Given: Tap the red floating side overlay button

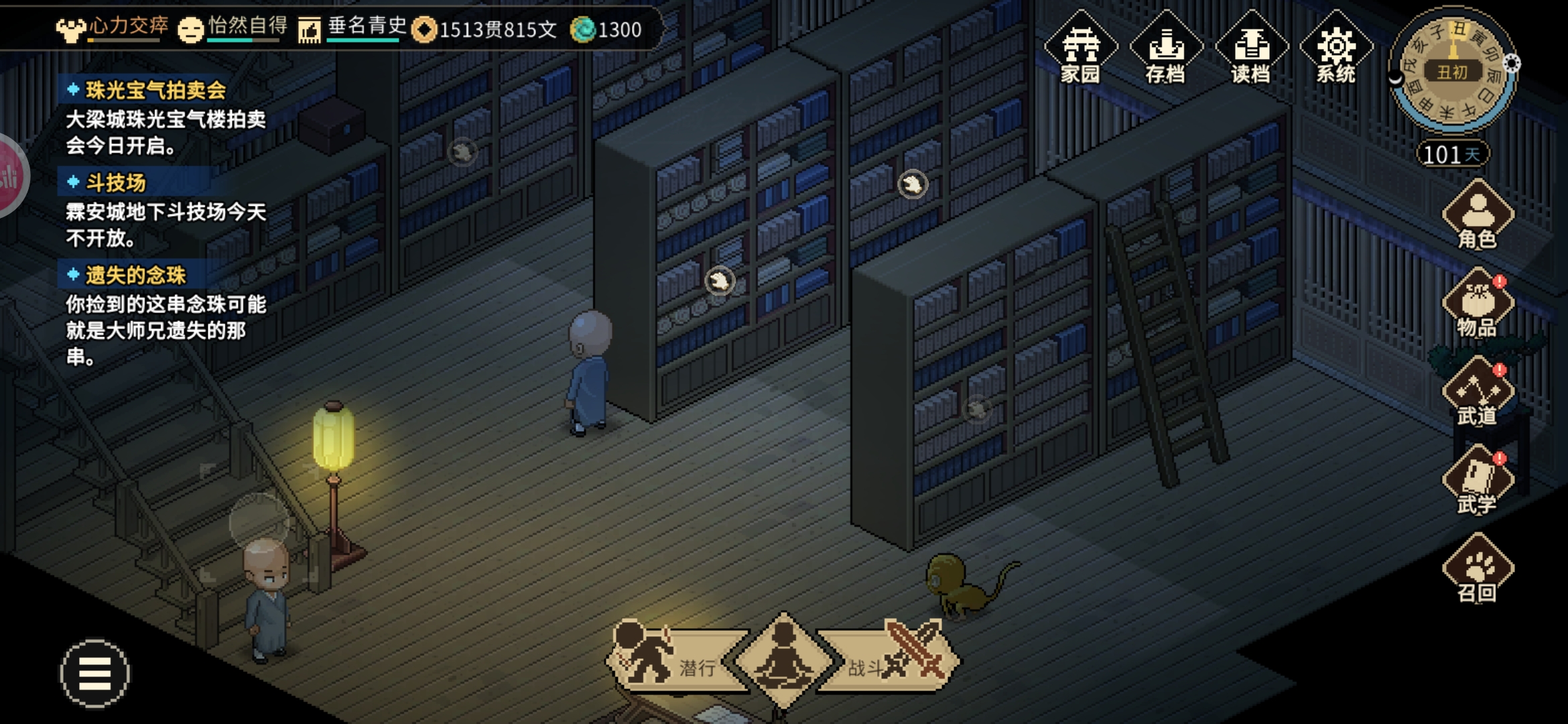Looking at the screenshot, I should point(11,176).
